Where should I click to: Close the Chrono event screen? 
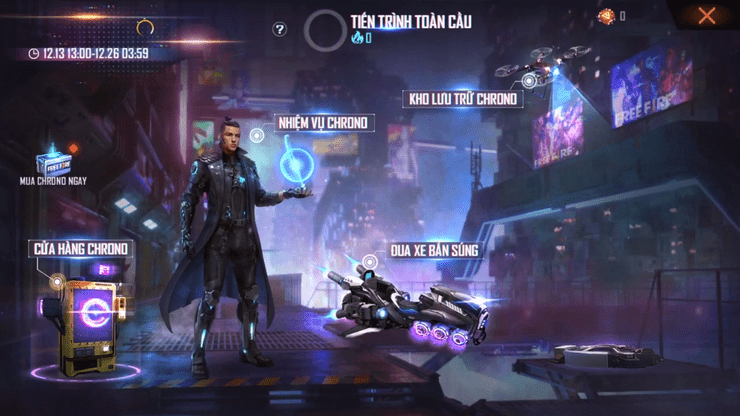pyautogui.click(x=707, y=15)
